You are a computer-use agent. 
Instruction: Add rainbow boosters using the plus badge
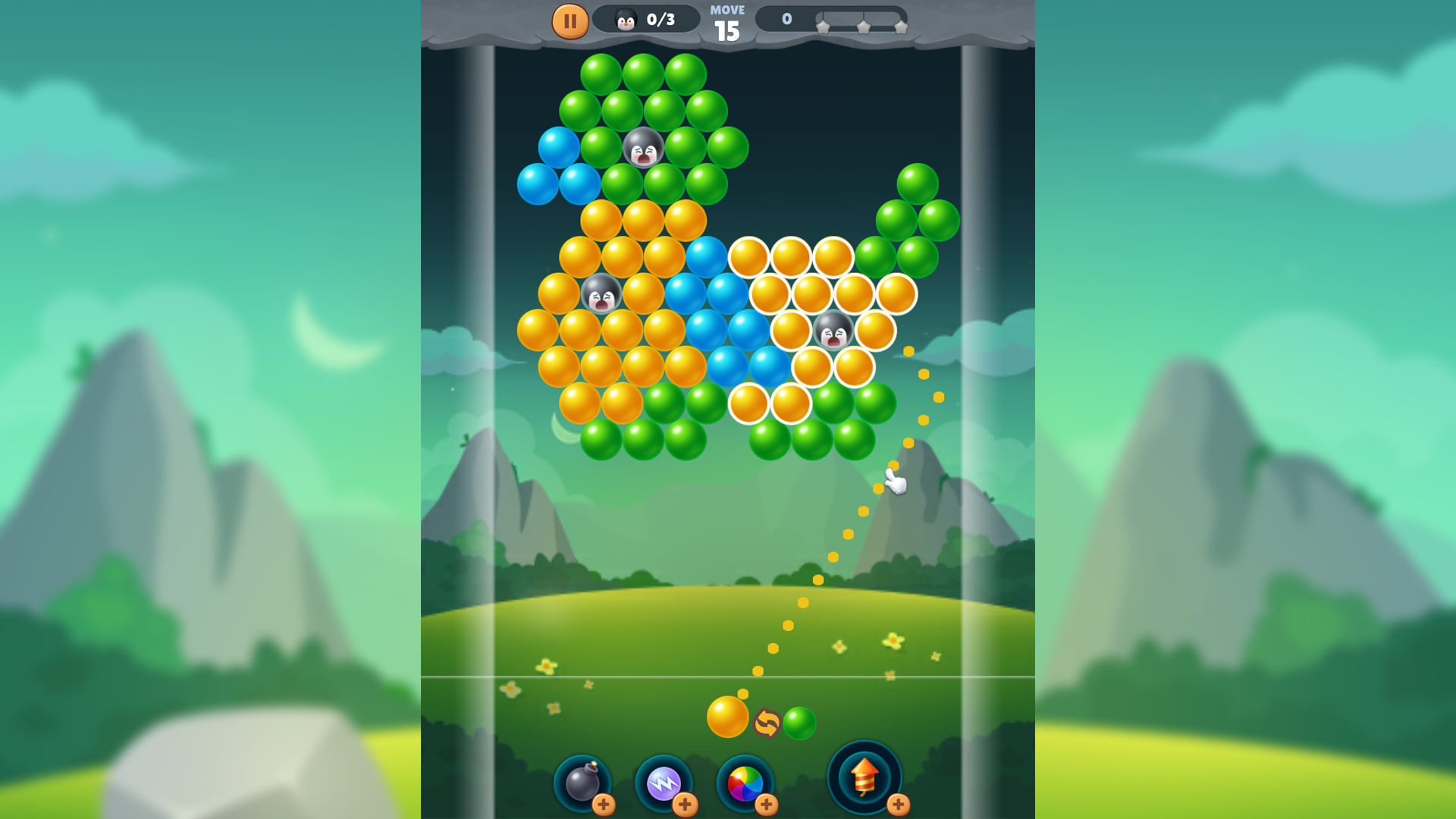(x=767, y=804)
